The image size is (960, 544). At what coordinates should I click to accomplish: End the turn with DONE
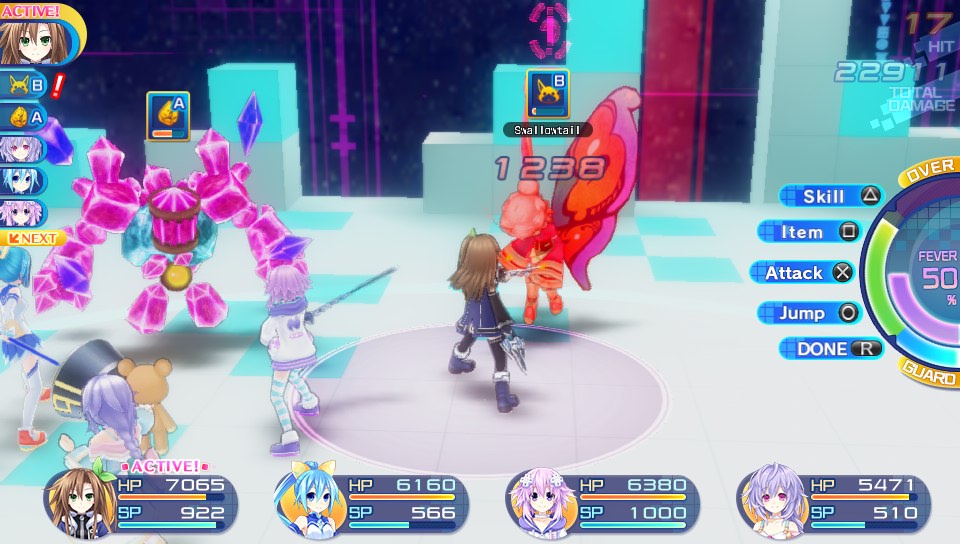click(830, 349)
